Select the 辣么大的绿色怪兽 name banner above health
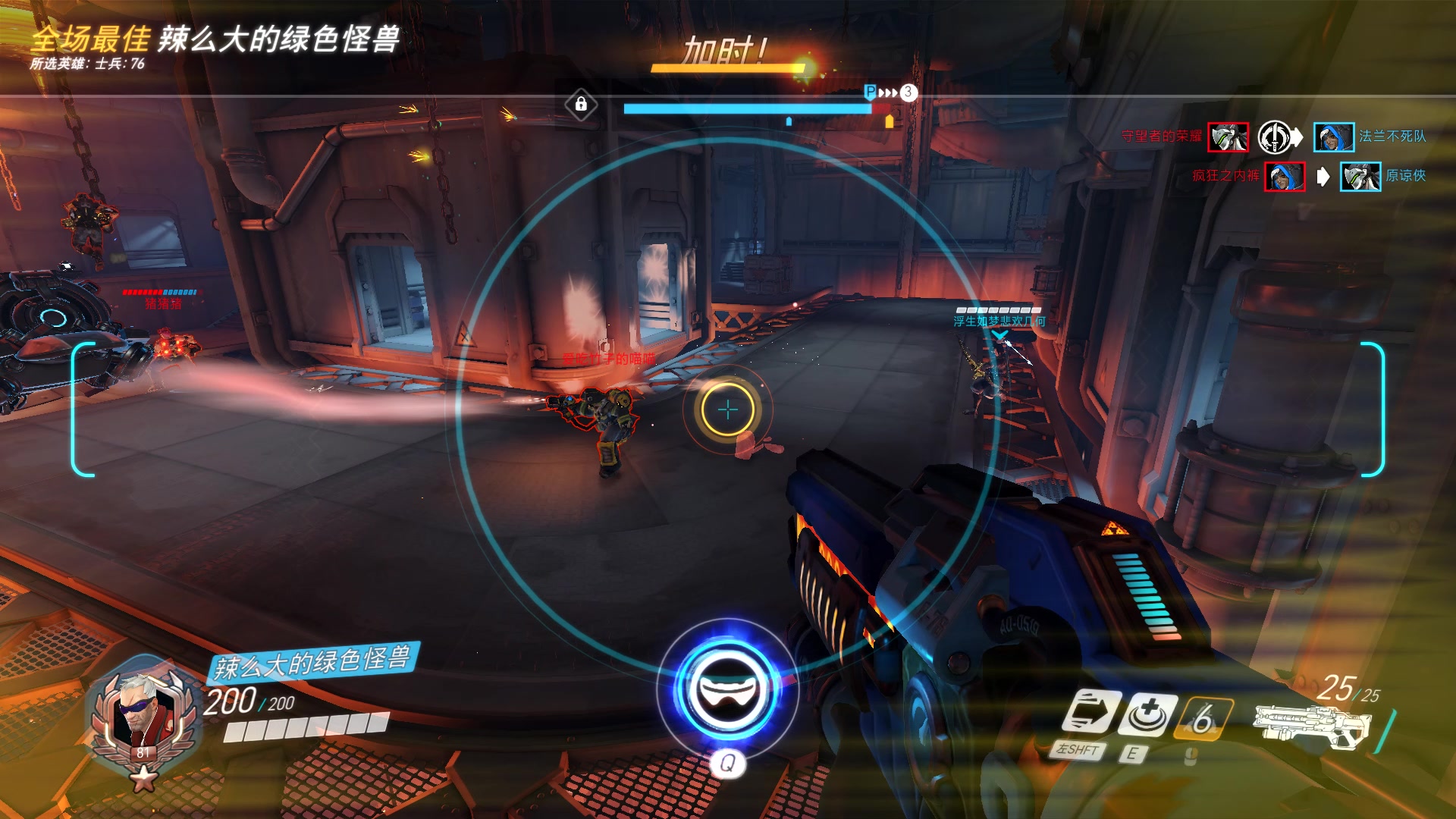1456x819 pixels. click(x=312, y=662)
